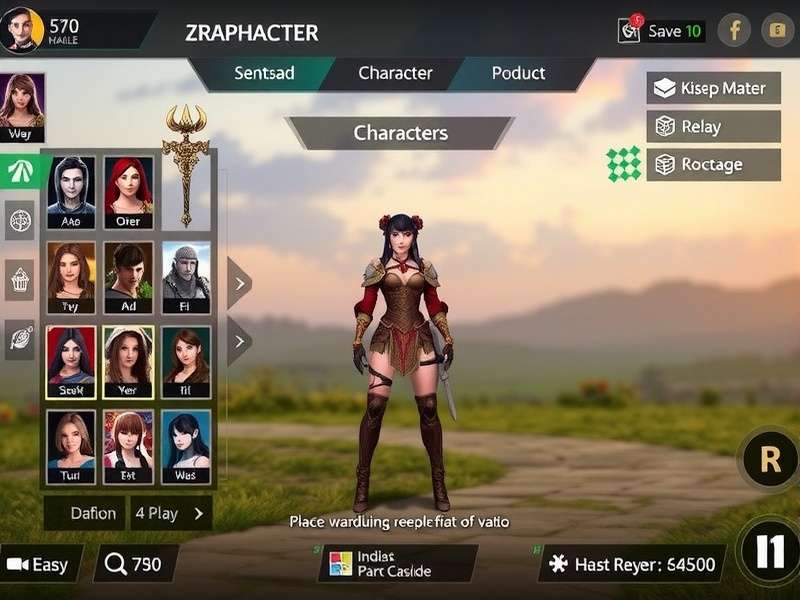Choose the Roctage option
The height and width of the screenshot is (600, 800).
click(713, 164)
